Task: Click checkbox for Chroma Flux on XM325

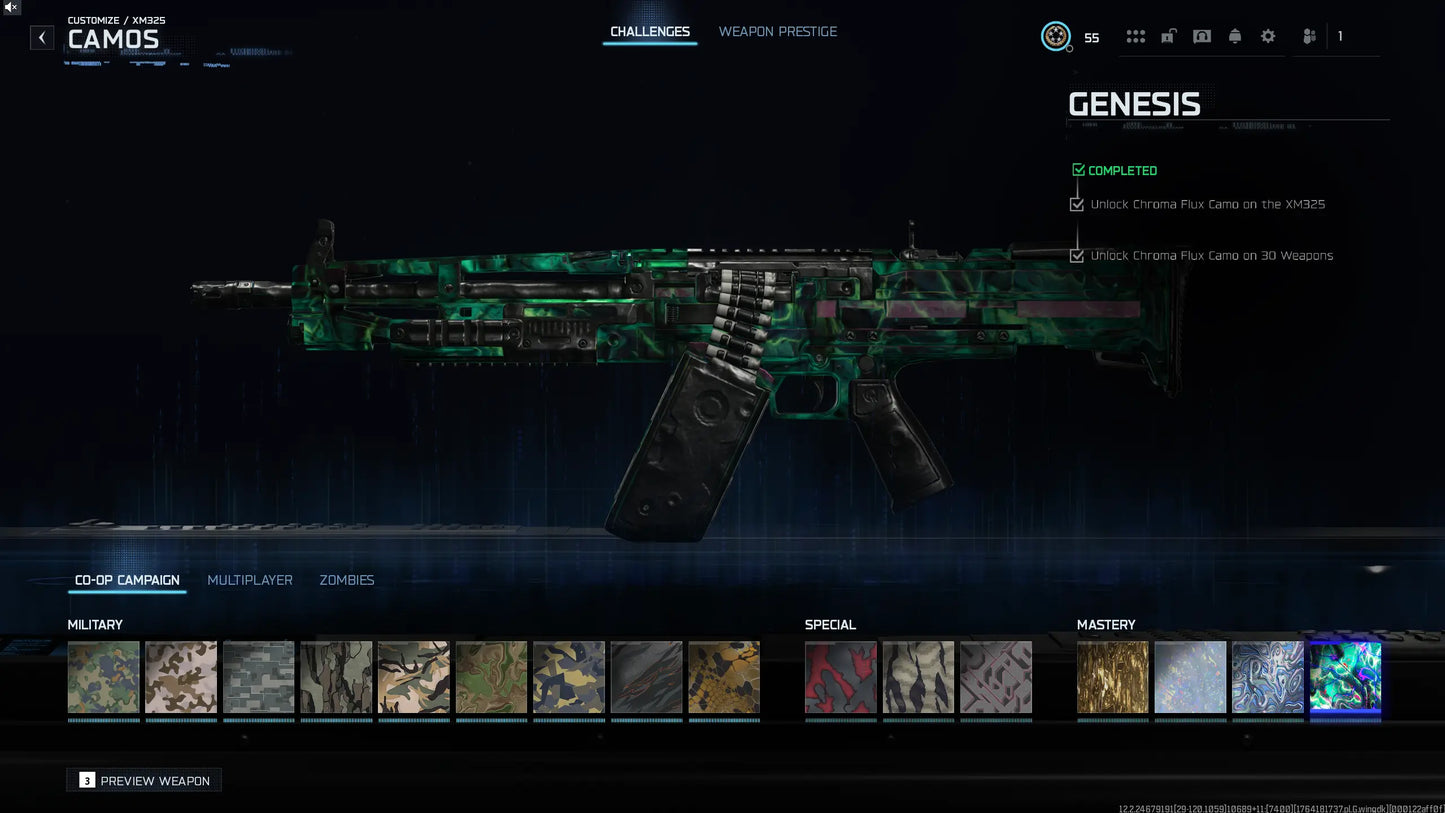Action: click(x=1076, y=204)
